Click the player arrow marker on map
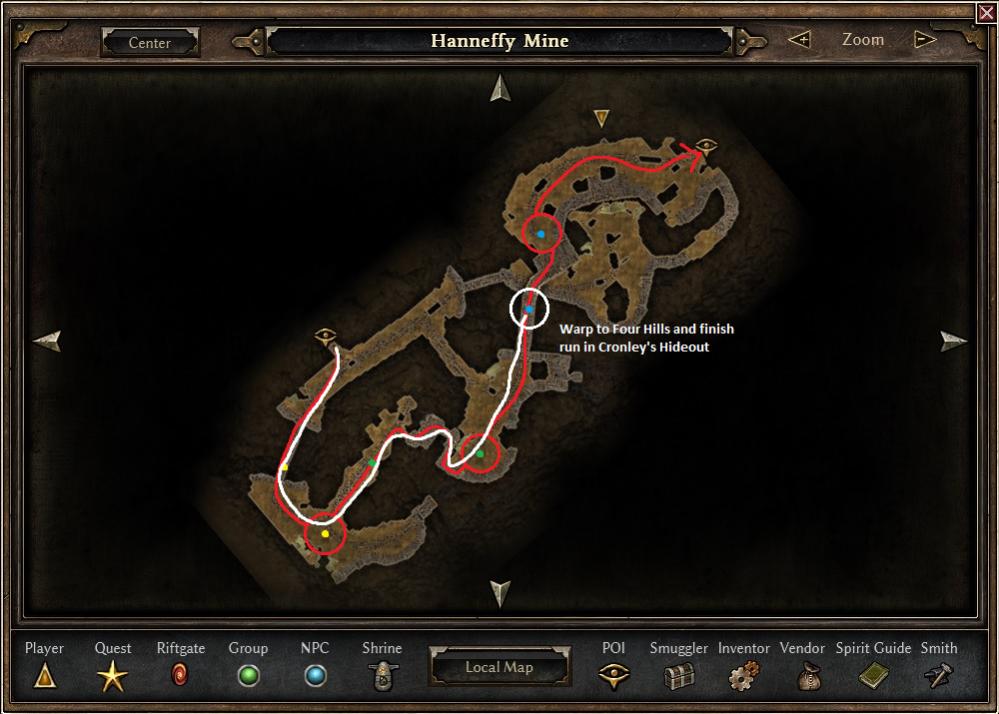Viewport: 999px width, 714px height. click(601, 118)
